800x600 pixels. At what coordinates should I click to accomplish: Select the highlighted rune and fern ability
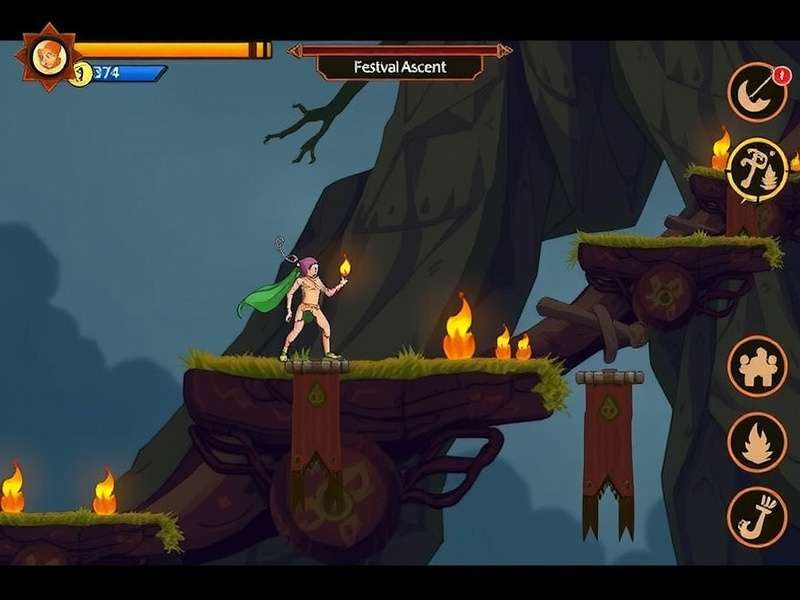point(757,167)
